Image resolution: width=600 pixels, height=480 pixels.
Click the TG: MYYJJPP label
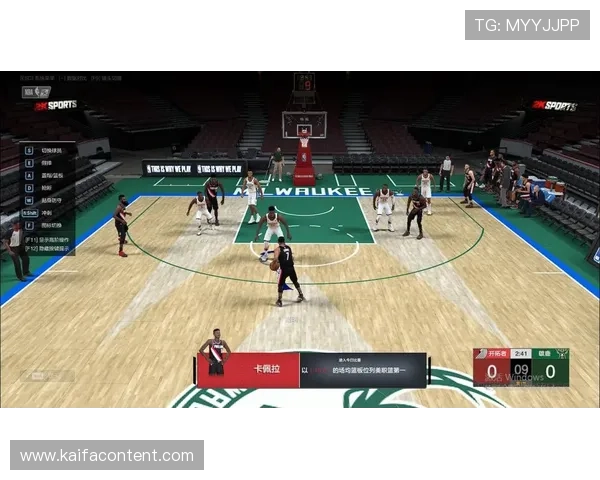pyautogui.click(x=527, y=25)
